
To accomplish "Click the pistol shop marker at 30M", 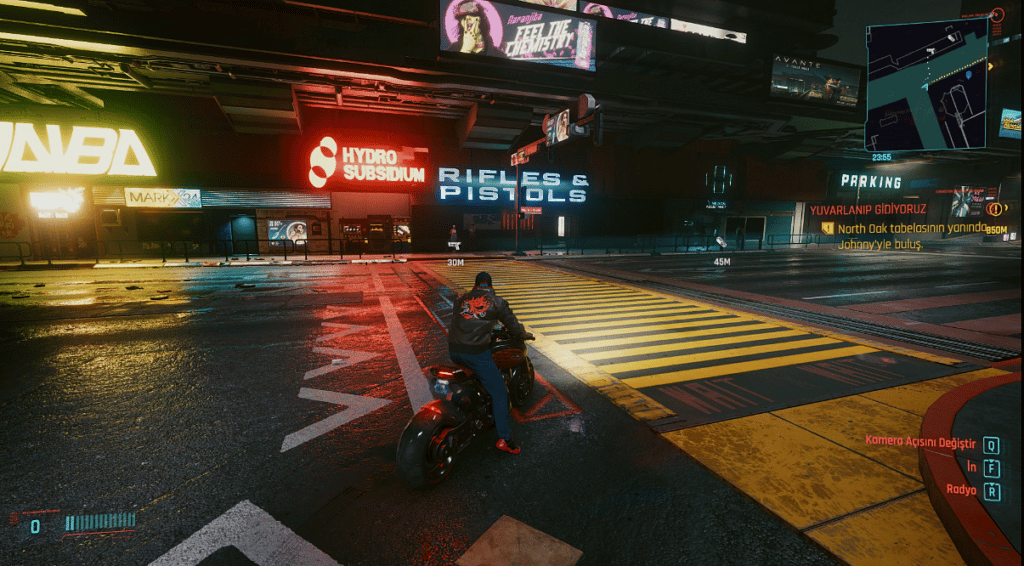I will 454,244.
